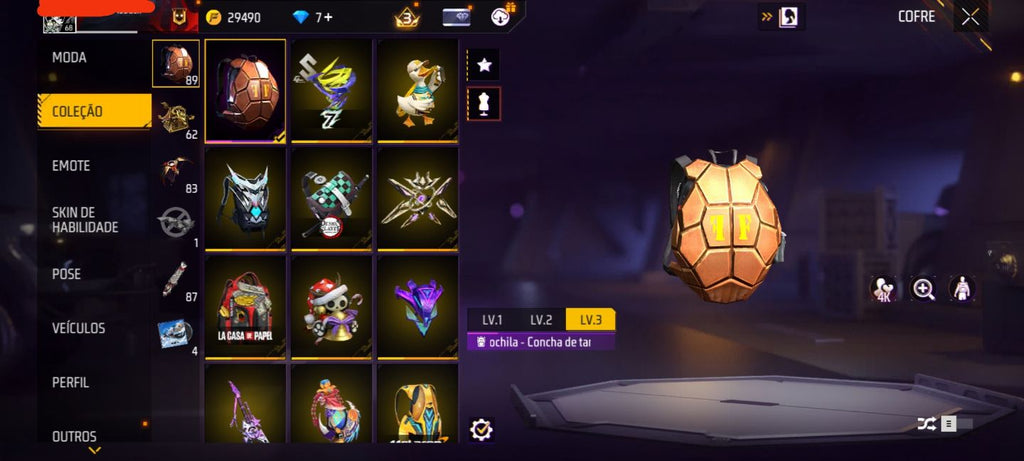The width and height of the screenshot is (1024, 461).
Task: Click the magnifier zoom icon
Action: coord(923,289)
